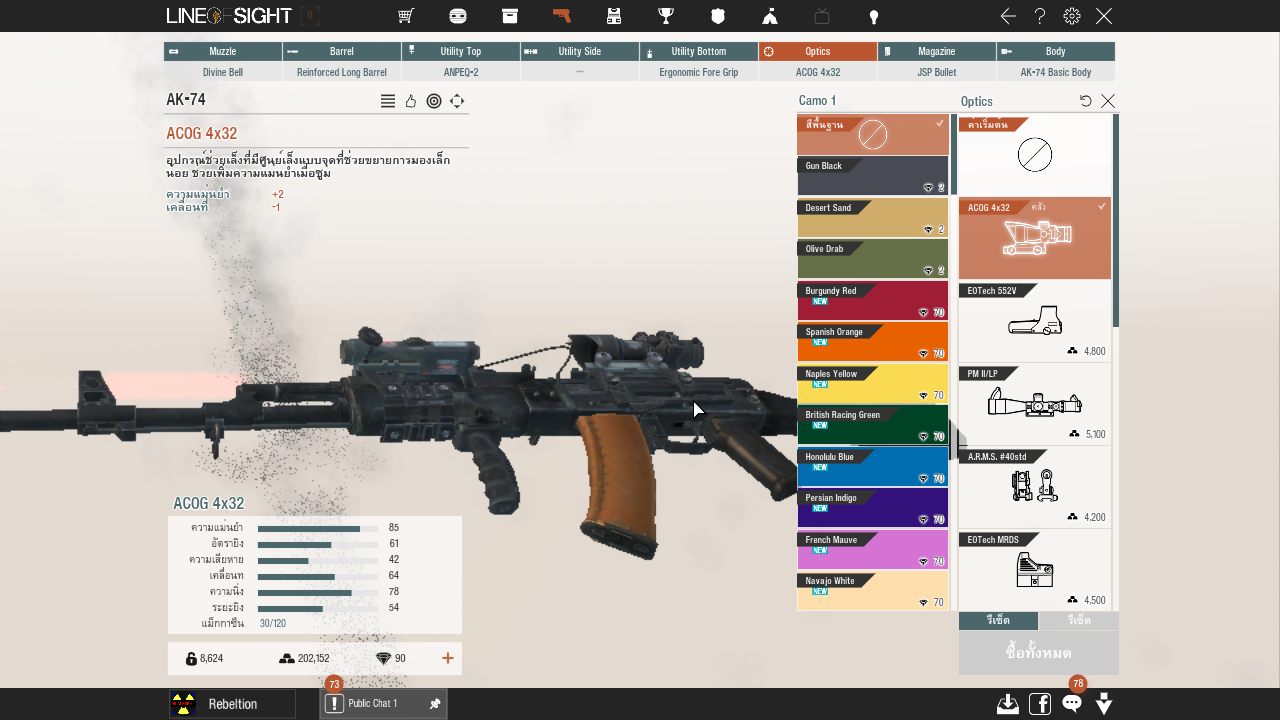This screenshot has width=1280, height=720.
Task: Choose the Olive Drab camo
Action: 872,259
